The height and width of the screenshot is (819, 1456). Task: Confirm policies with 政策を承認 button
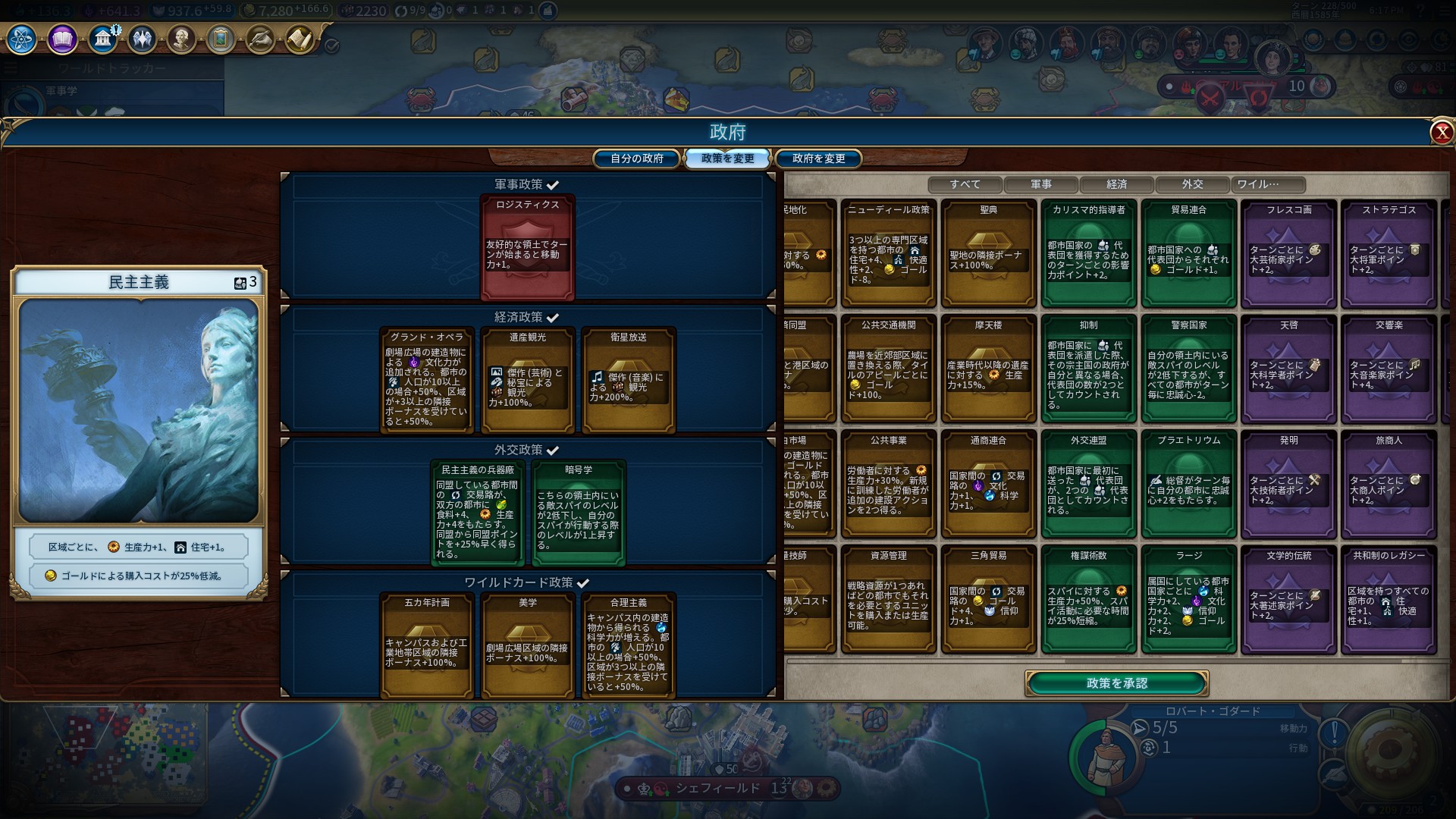[1116, 683]
